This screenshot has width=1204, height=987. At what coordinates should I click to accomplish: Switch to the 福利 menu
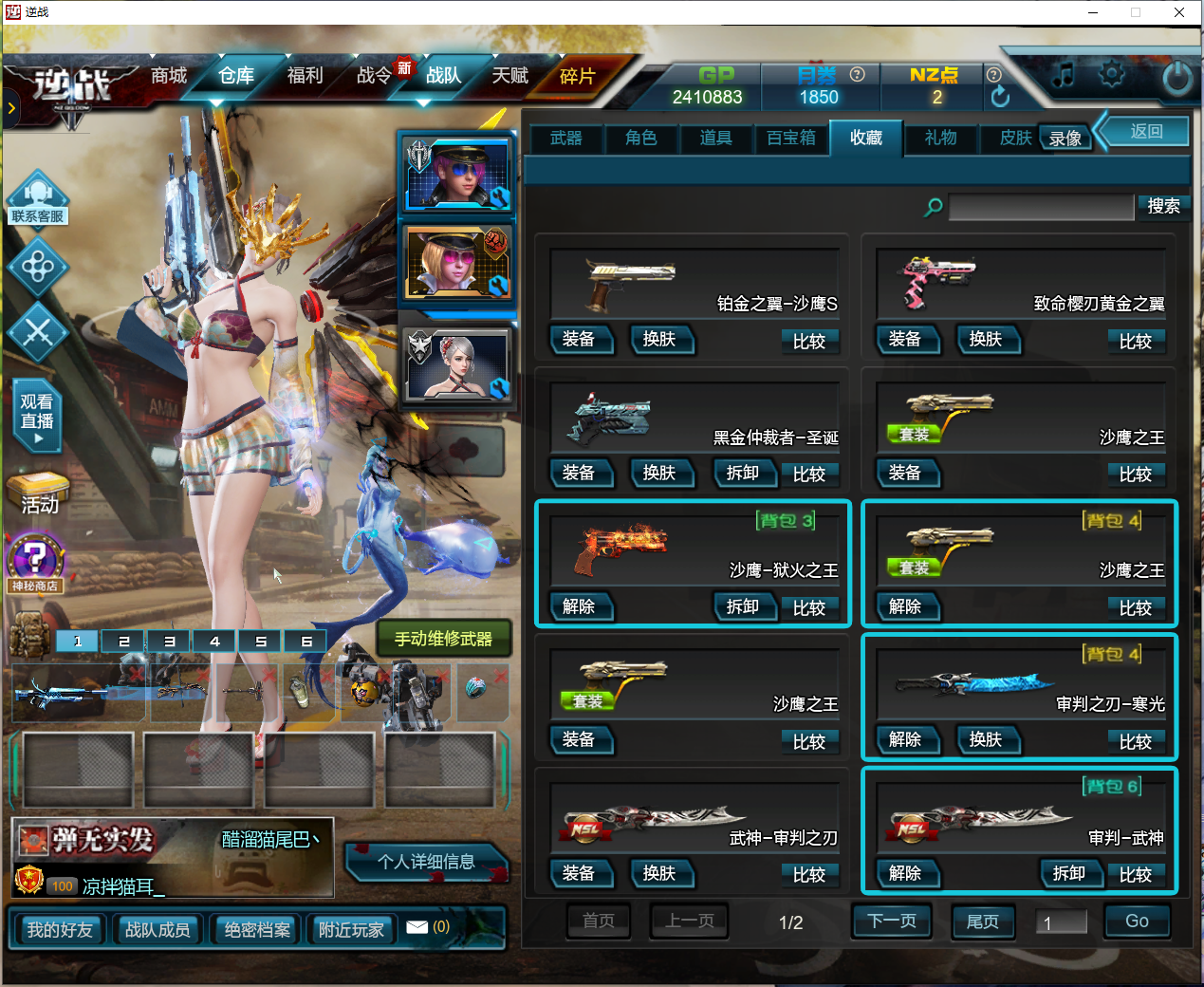[x=305, y=76]
